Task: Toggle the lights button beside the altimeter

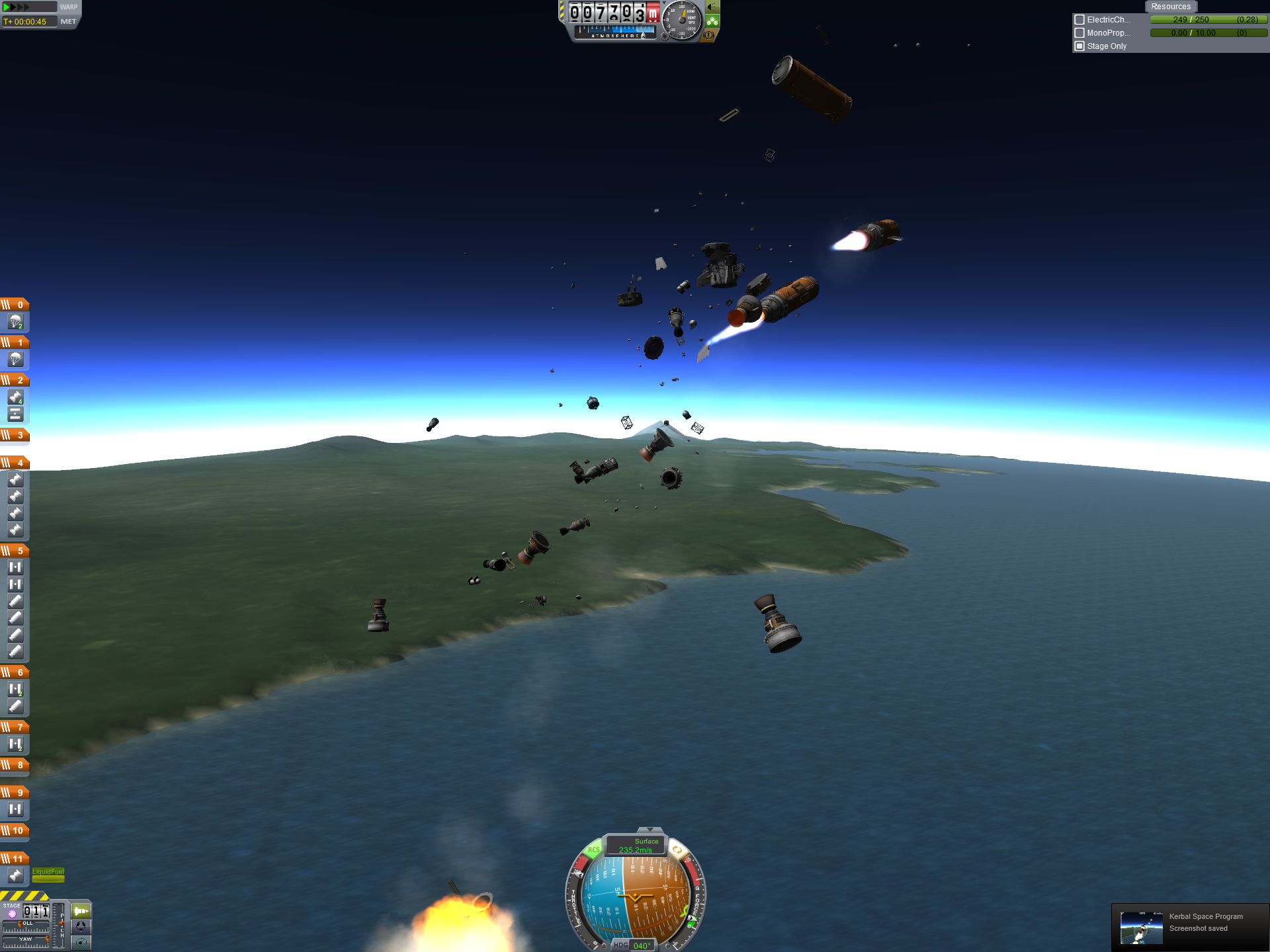Action: point(712,7)
